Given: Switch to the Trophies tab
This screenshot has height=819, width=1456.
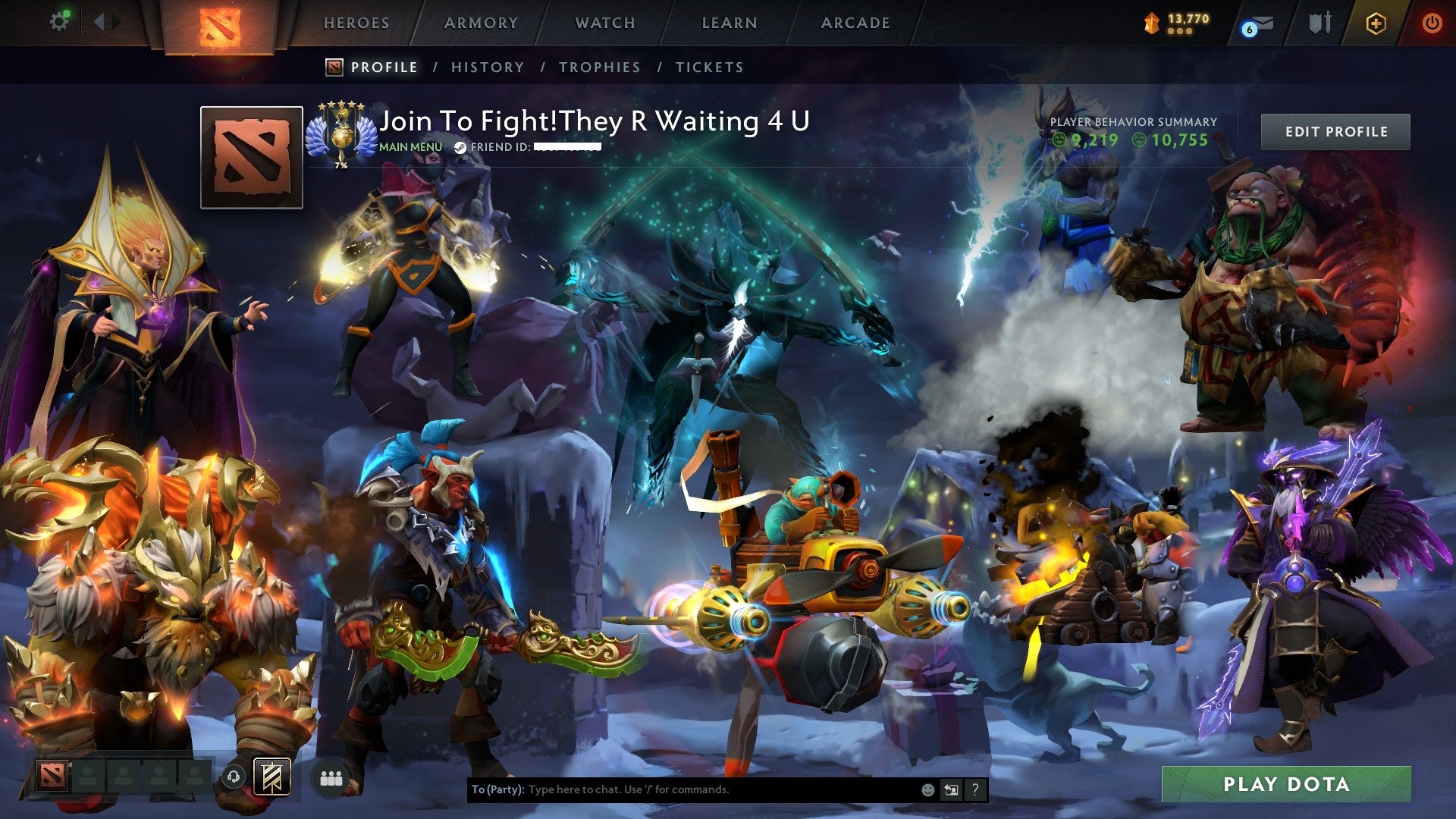Looking at the screenshot, I should (x=599, y=67).
